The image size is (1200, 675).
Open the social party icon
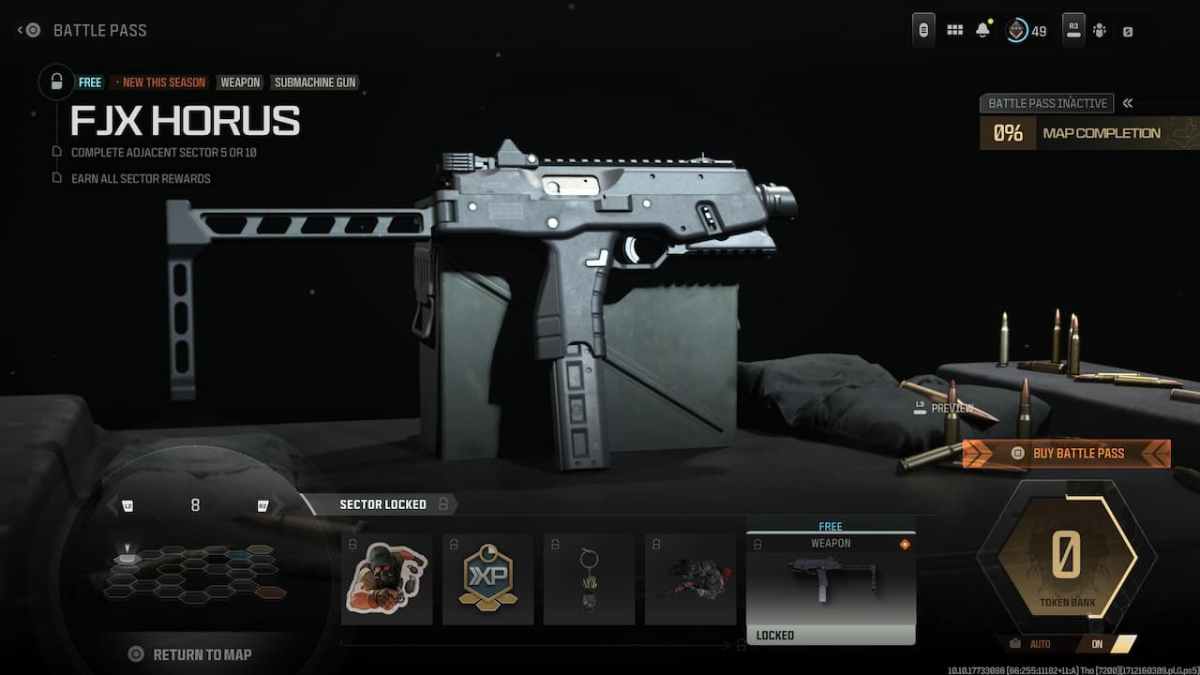tap(1100, 30)
